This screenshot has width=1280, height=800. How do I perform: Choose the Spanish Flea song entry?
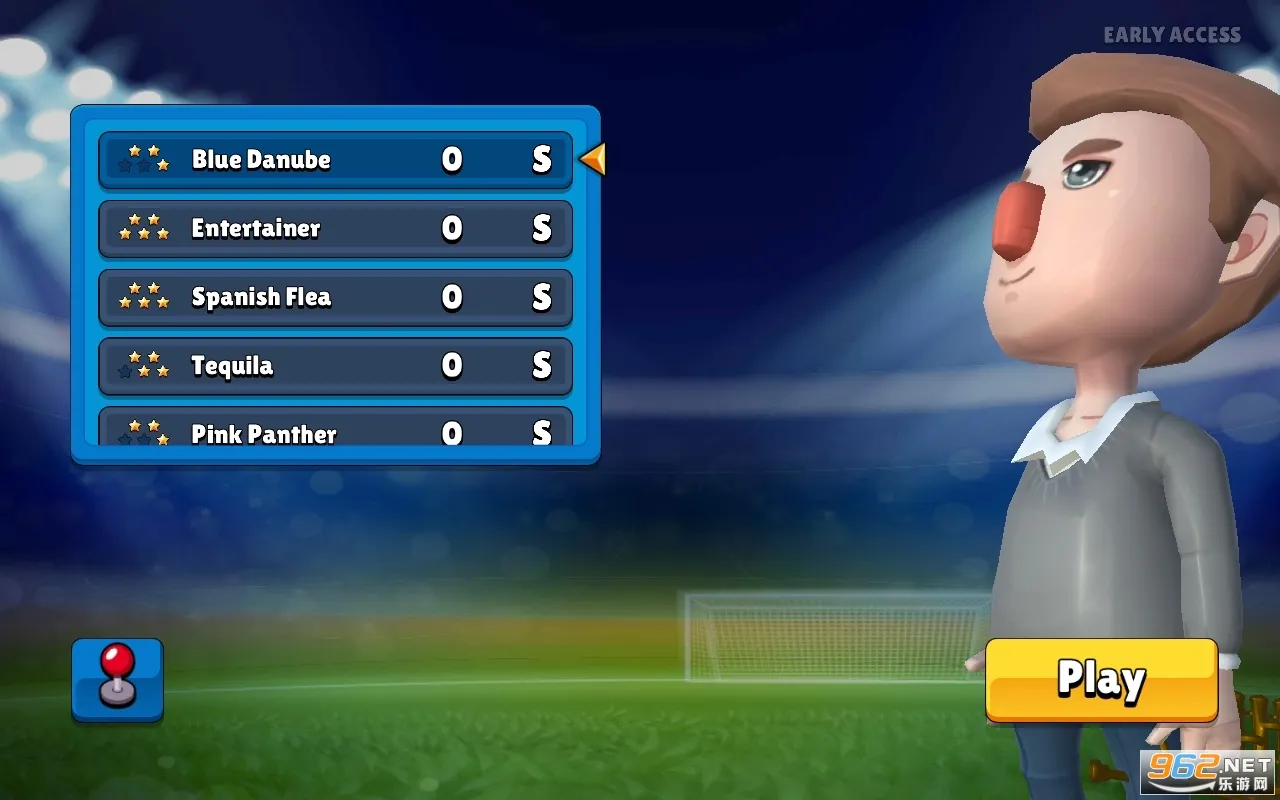[x=300, y=297]
